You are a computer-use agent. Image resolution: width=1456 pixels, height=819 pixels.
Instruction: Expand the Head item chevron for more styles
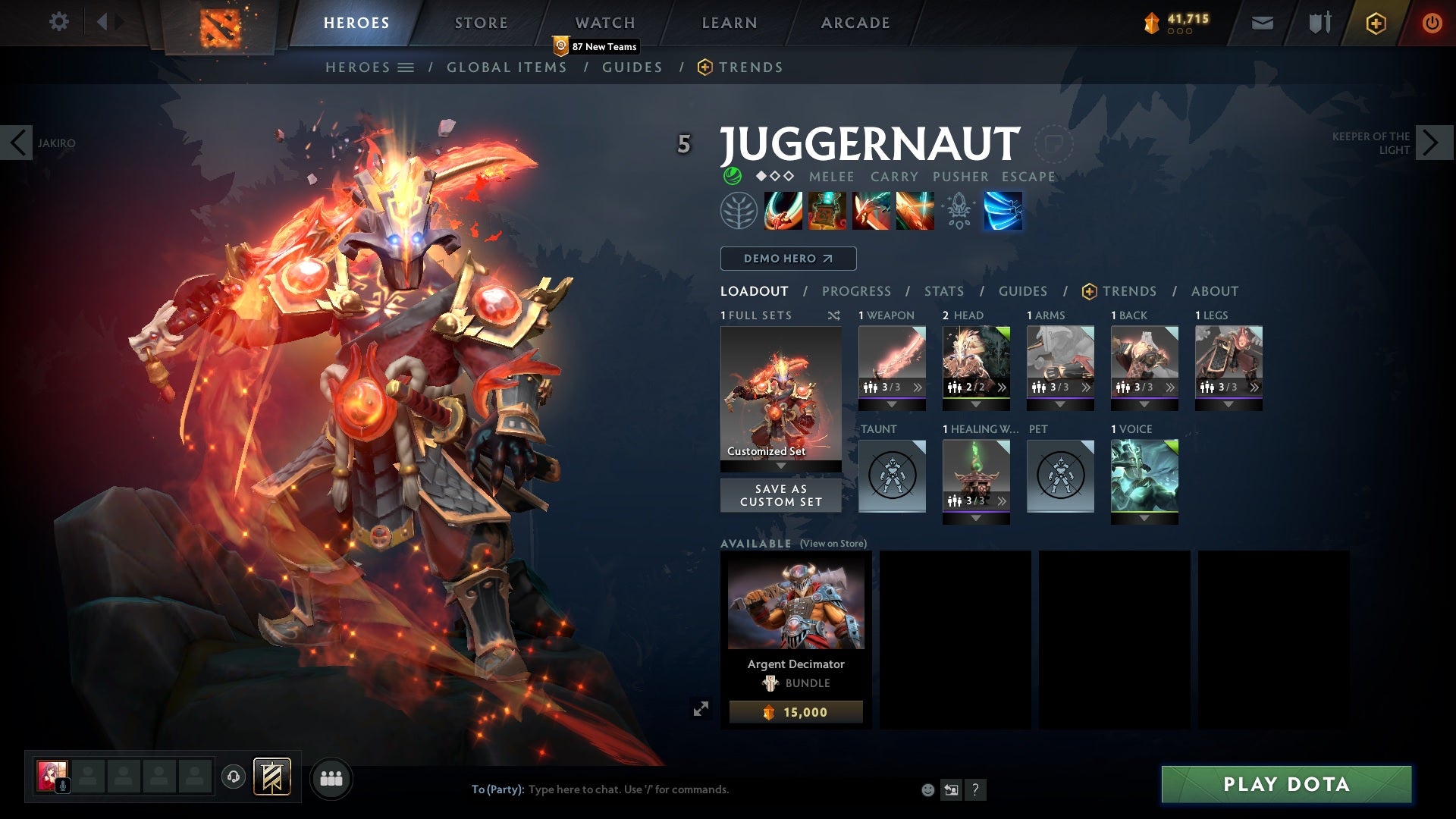coord(1002,387)
